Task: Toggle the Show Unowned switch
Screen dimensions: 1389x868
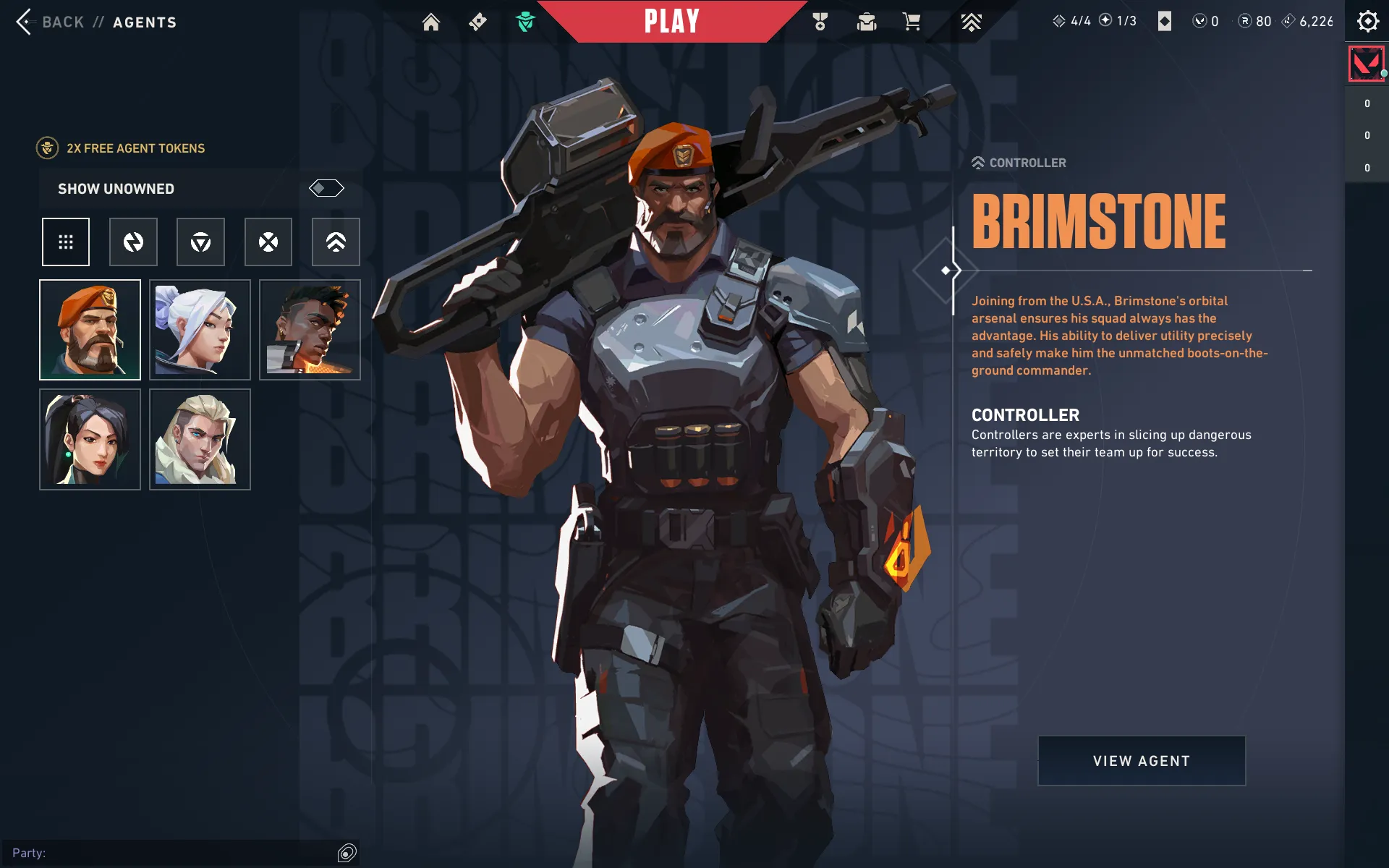Action: pos(326,189)
